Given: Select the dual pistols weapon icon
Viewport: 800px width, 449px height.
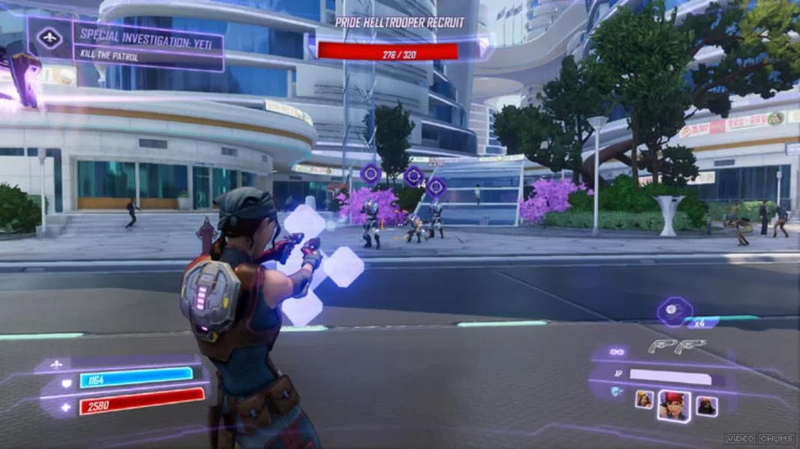Looking at the screenshot, I should click(676, 346).
